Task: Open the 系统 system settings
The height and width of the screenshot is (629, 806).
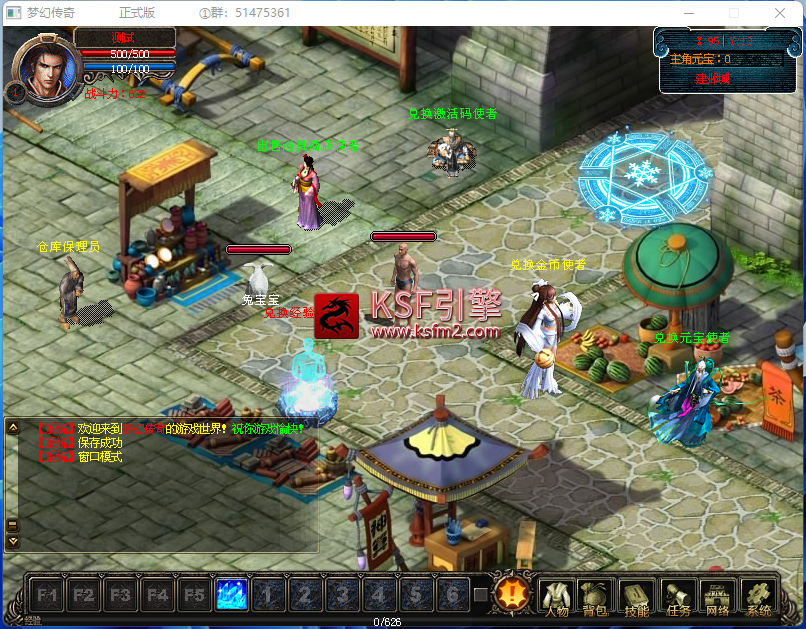Action: (759, 597)
